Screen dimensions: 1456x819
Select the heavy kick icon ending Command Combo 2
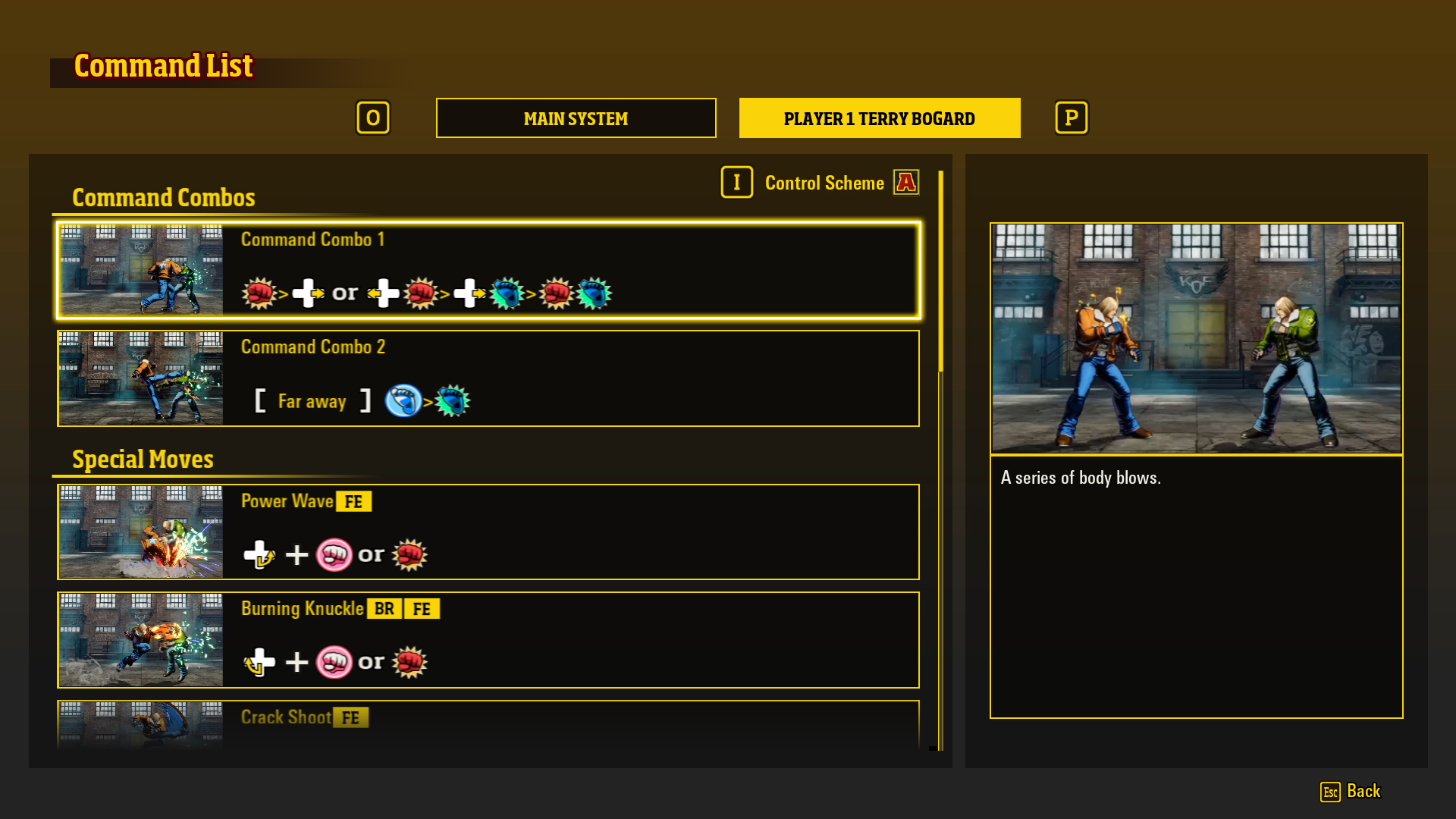(x=453, y=401)
